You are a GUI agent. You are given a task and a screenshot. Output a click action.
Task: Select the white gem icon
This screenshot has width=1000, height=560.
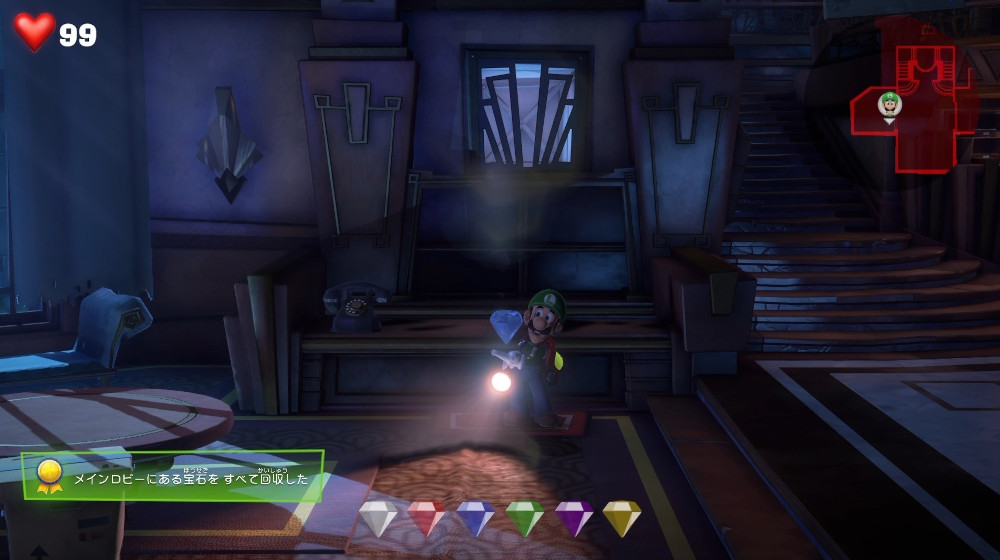click(378, 518)
